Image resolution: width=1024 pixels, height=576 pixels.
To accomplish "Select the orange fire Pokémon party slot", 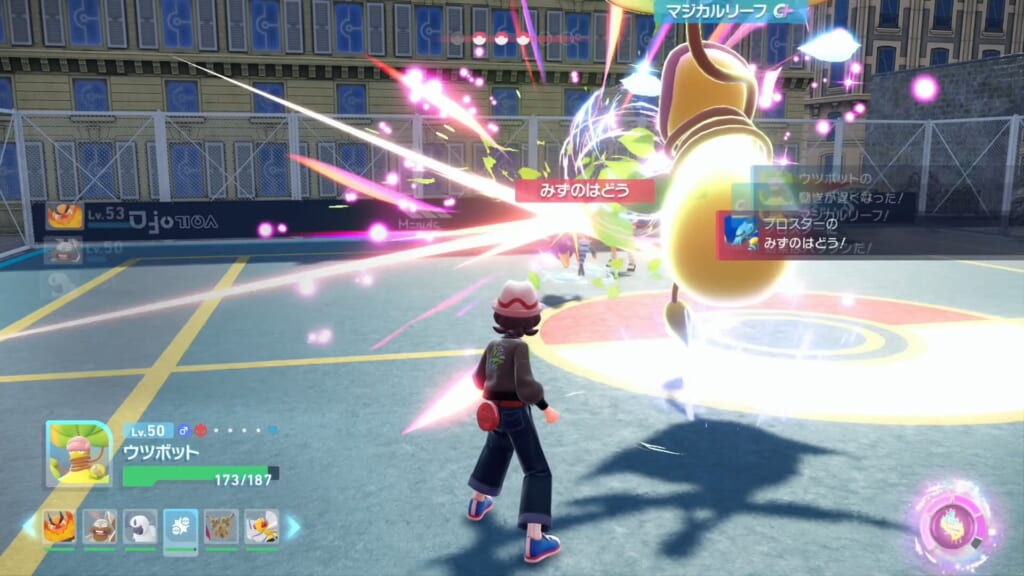I will (x=59, y=526).
